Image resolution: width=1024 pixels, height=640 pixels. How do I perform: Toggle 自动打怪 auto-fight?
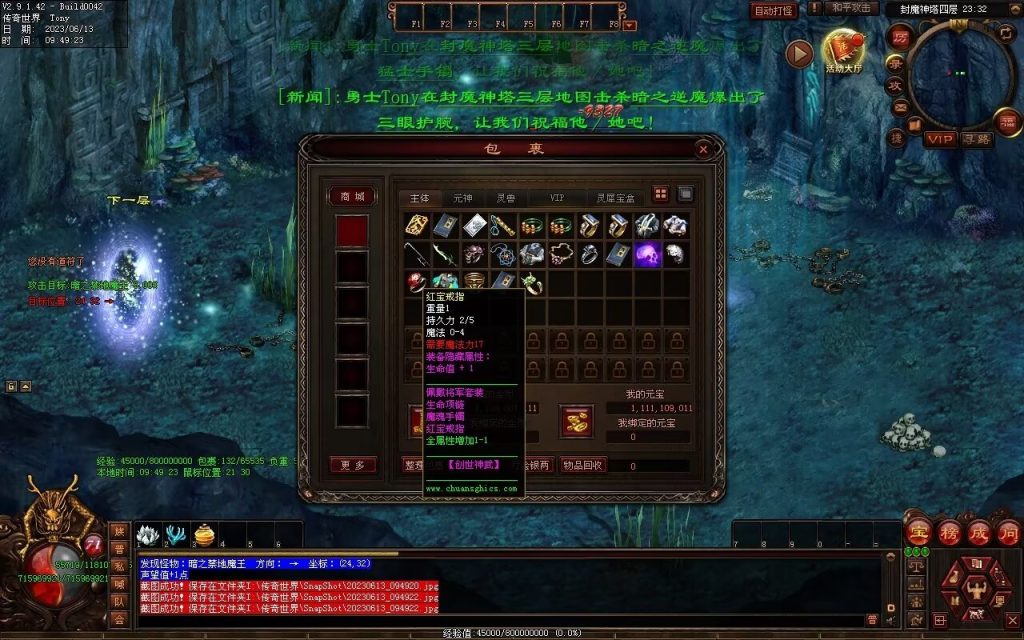click(774, 11)
